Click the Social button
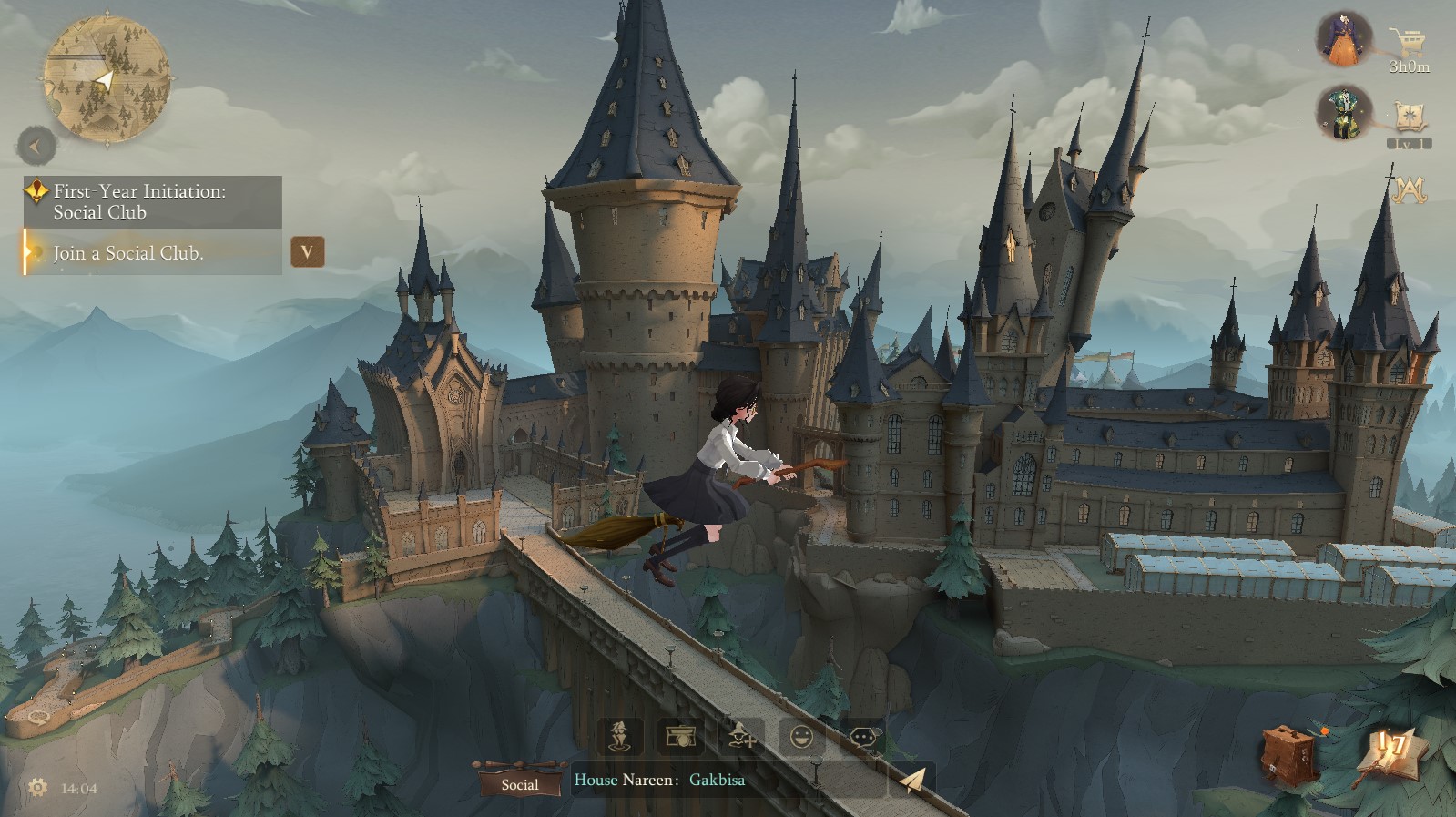The height and width of the screenshot is (817, 1456). click(x=520, y=783)
